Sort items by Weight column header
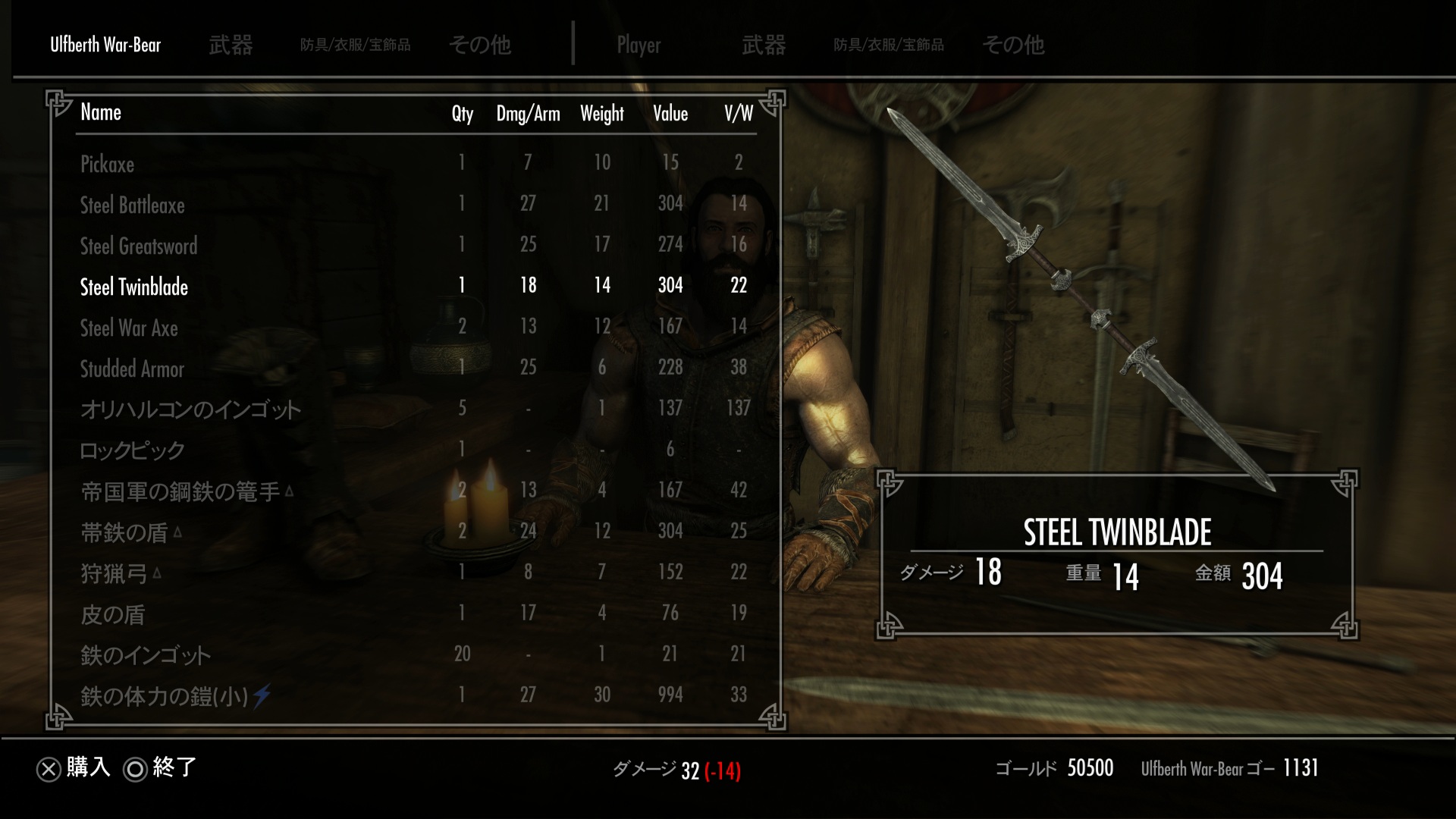 602,114
